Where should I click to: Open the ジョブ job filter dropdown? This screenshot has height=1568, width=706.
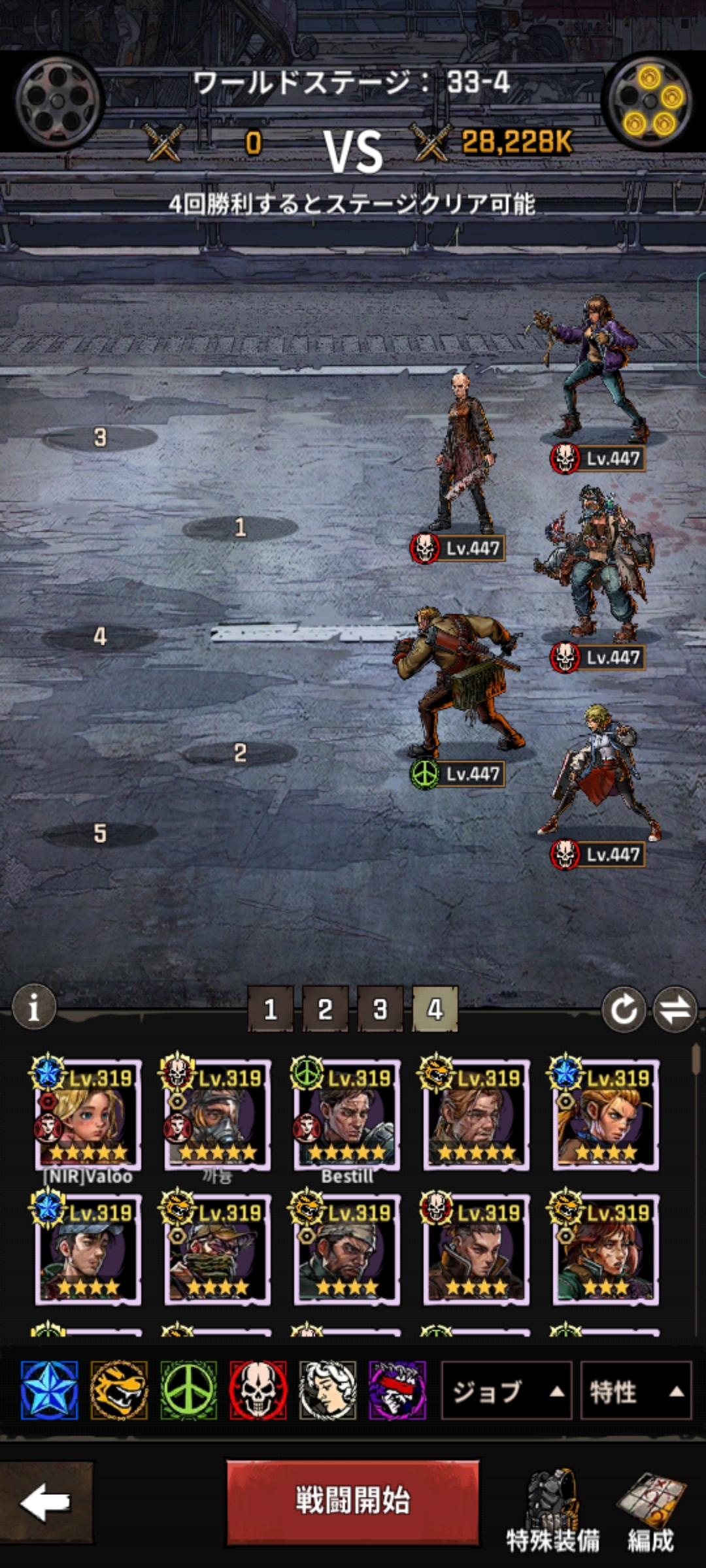pyautogui.click(x=506, y=1391)
